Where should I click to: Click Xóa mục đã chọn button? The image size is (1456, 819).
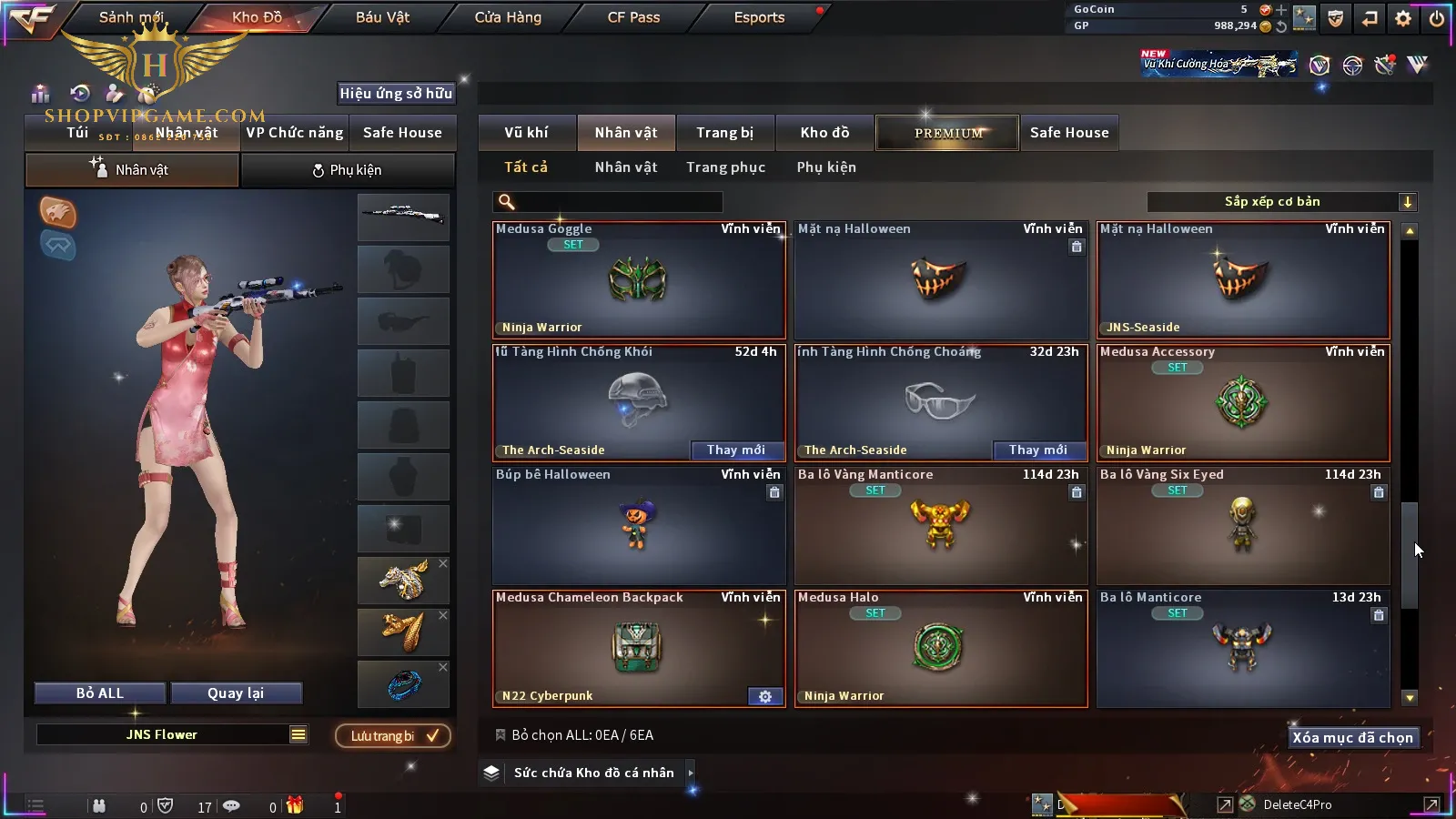click(x=1352, y=738)
